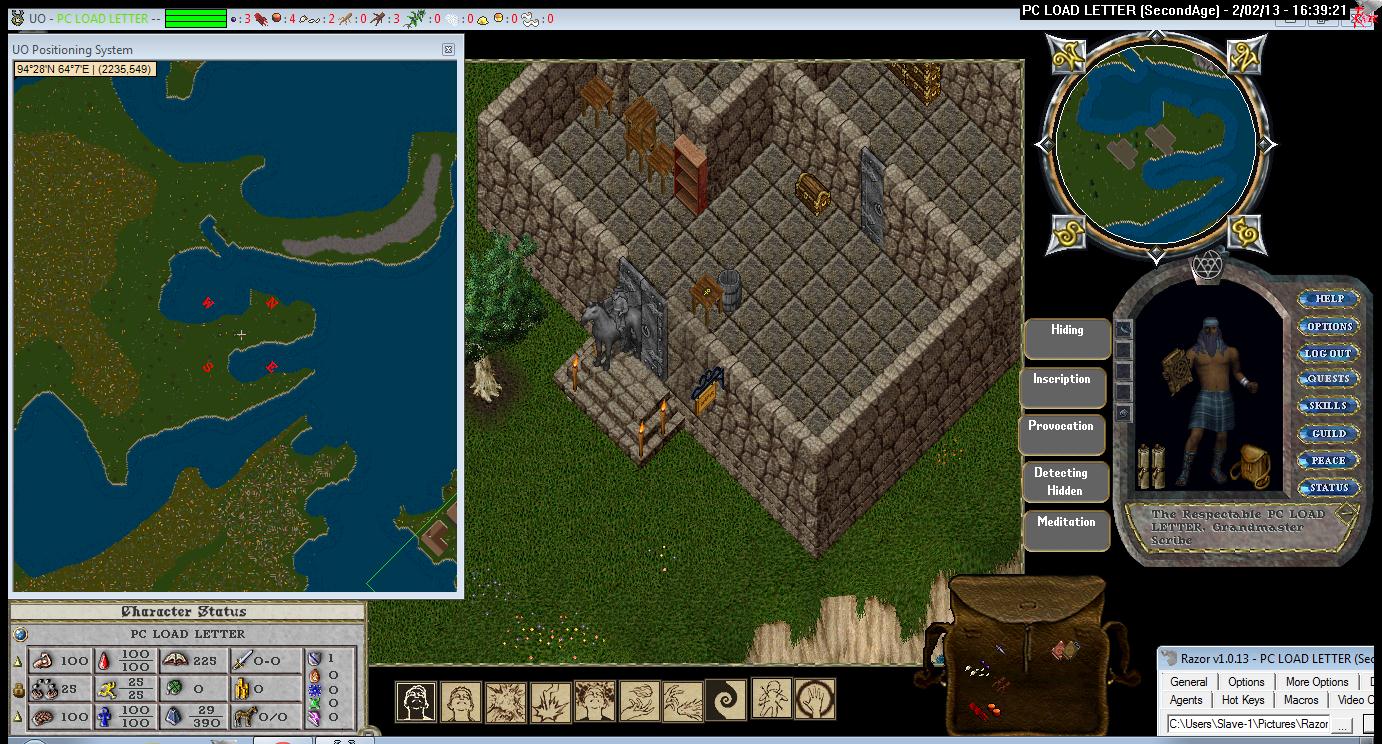Cast the dark spiral spell icon
The height and width of the screenshot is (744, 1382).
coord(725,700)
